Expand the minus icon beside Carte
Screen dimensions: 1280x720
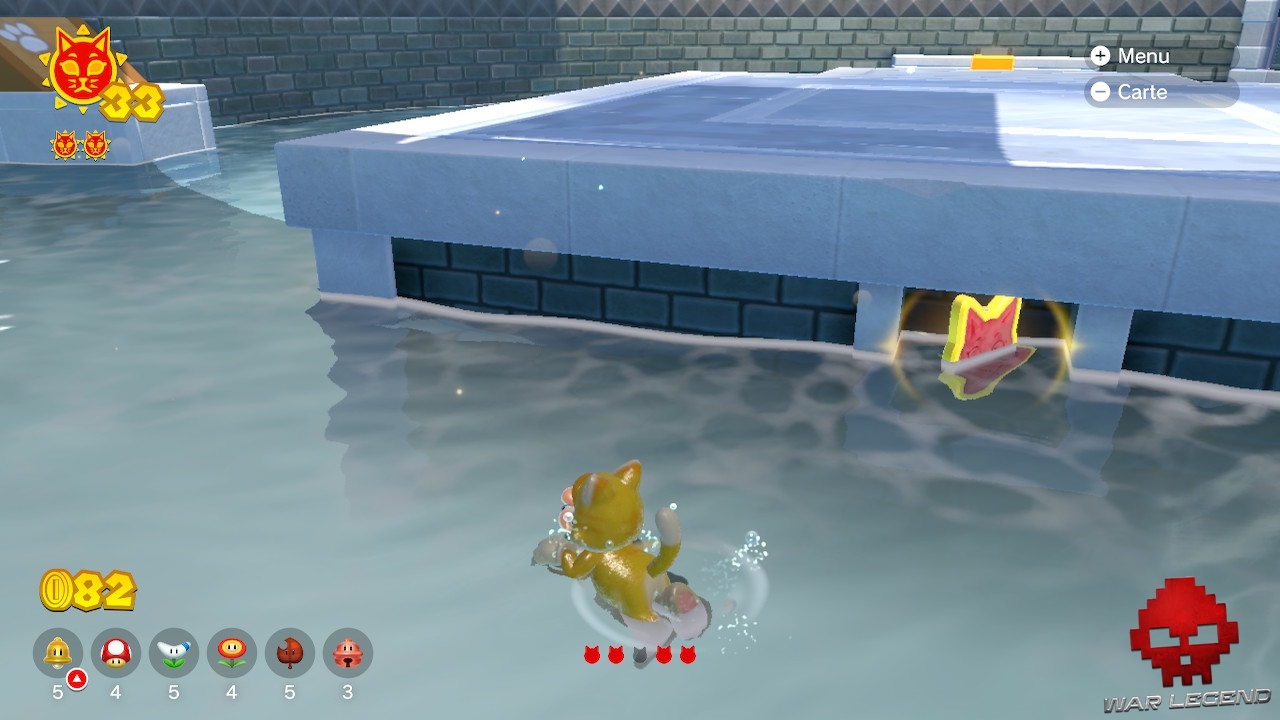coord(1100,93)
